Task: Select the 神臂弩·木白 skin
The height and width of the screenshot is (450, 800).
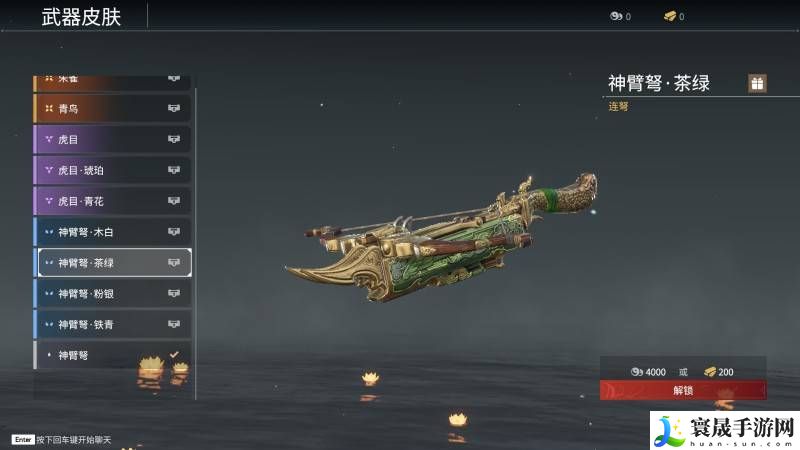Action: [x=112, y=232]
